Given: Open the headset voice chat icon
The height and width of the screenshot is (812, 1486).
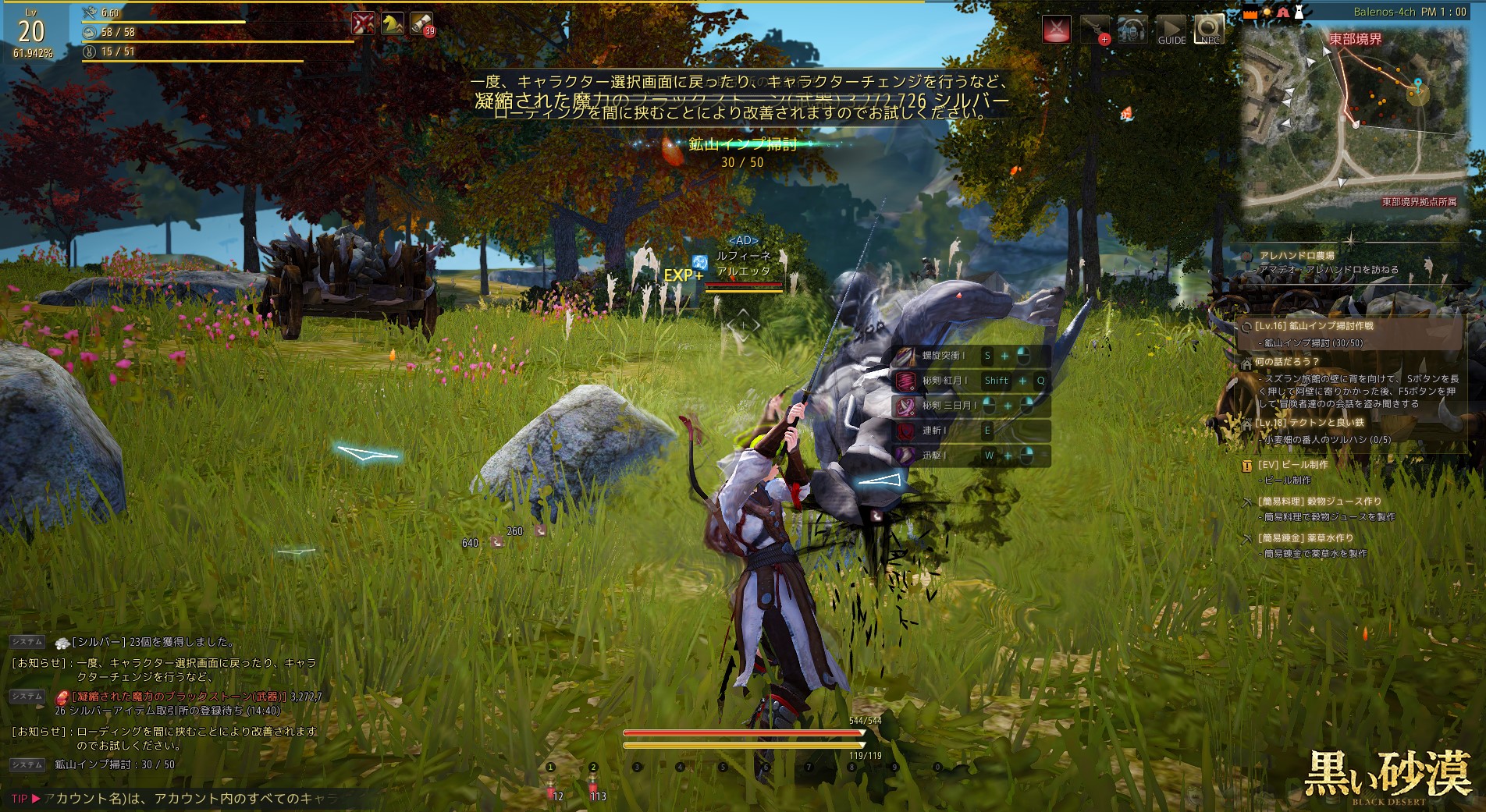Looking at the screenshot, I should click(x=1132, y=30).
